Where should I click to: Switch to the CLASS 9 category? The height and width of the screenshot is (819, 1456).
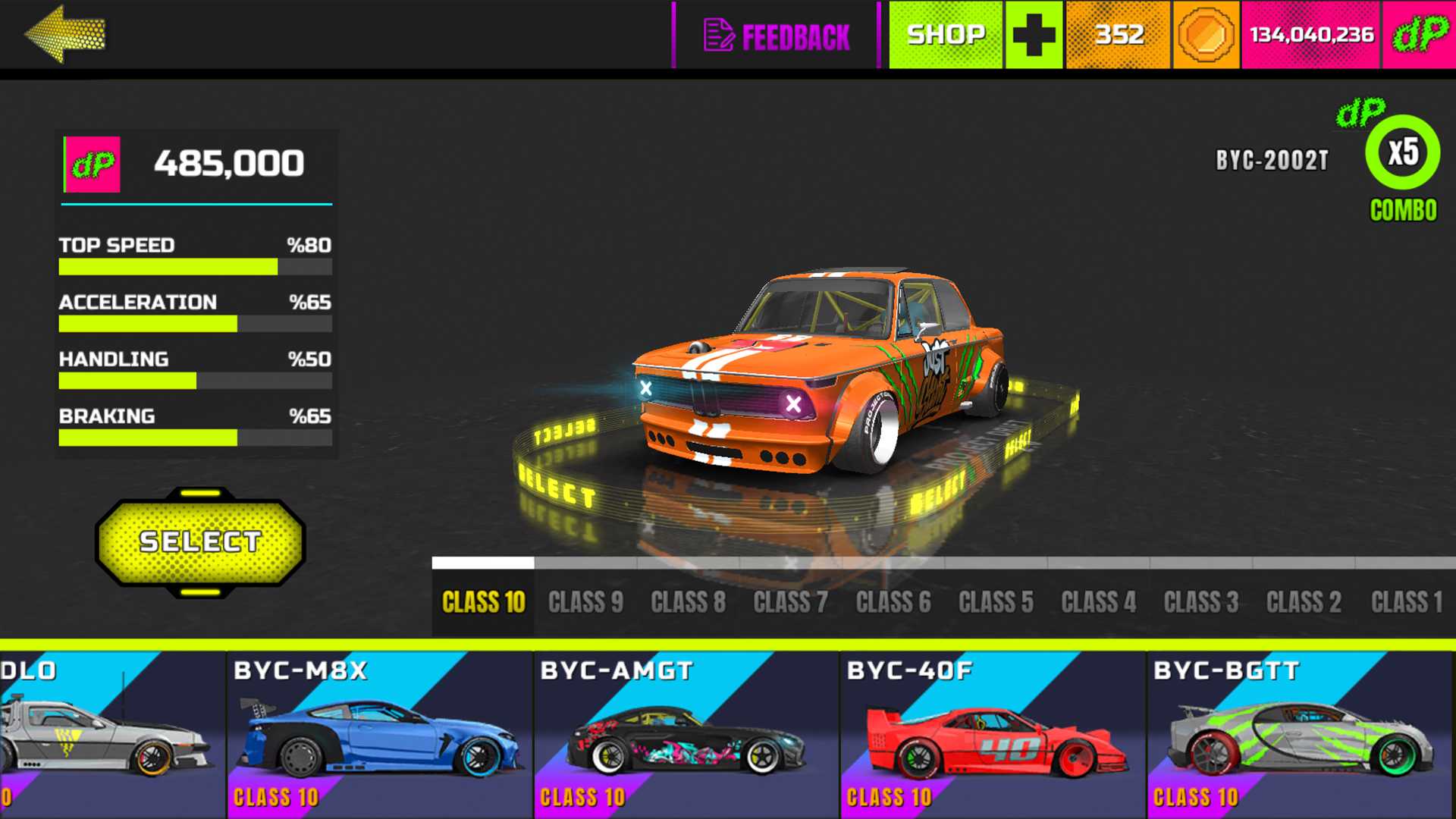[585, 601]
